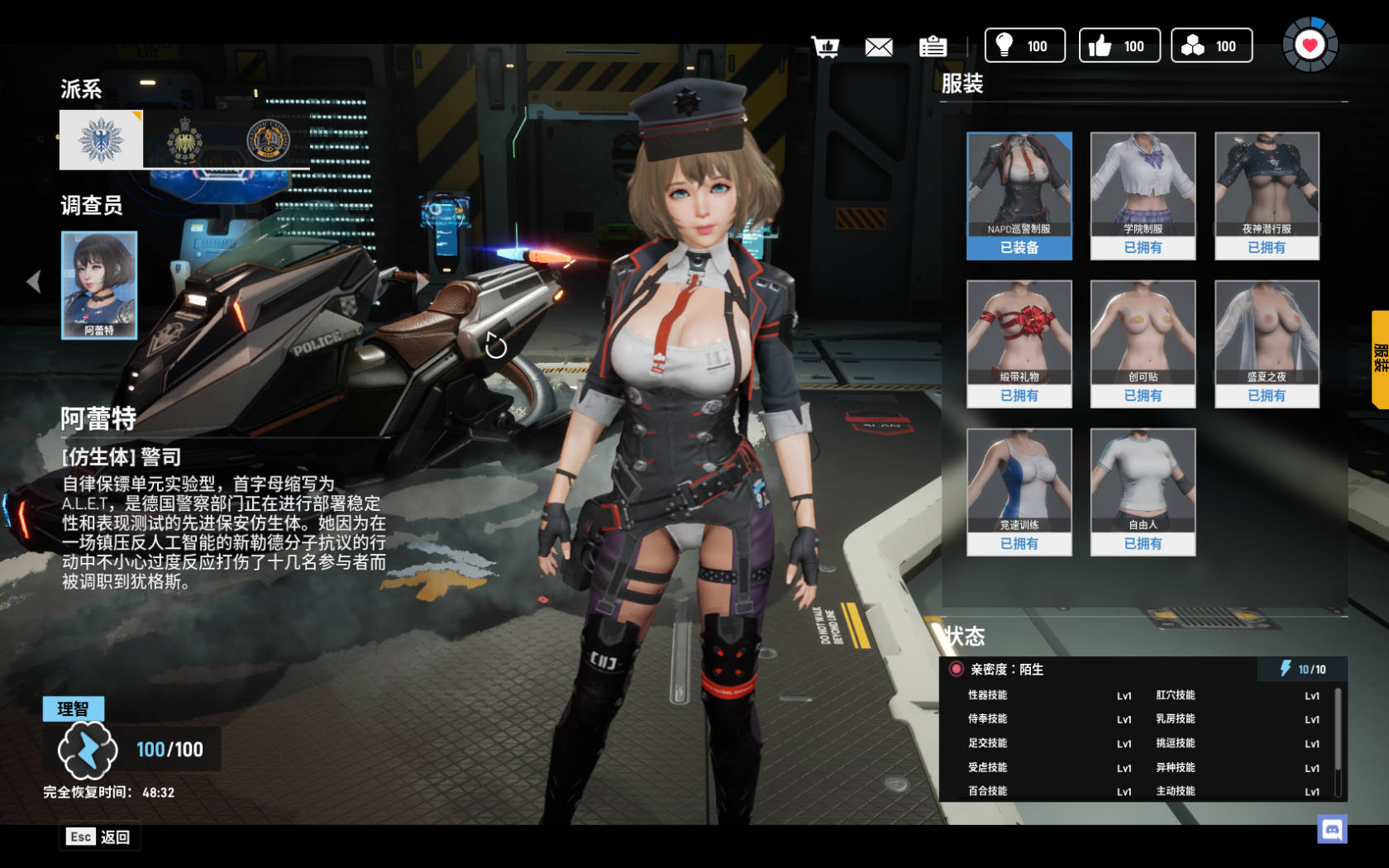Switch to the second gold crest faction
1389x868 pixels.
[x=185, y=140]
